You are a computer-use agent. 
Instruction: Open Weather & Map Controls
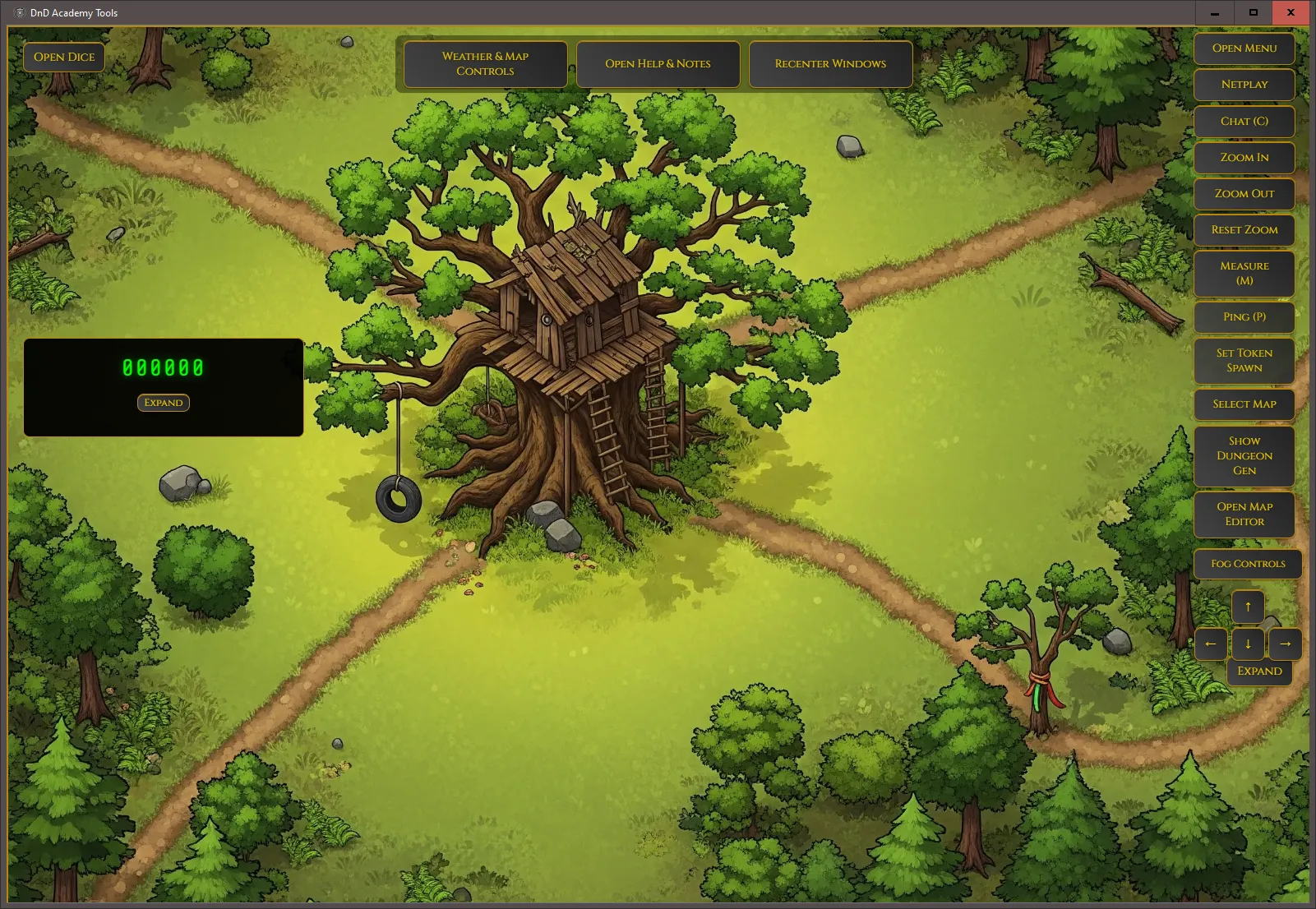[484, 64]
